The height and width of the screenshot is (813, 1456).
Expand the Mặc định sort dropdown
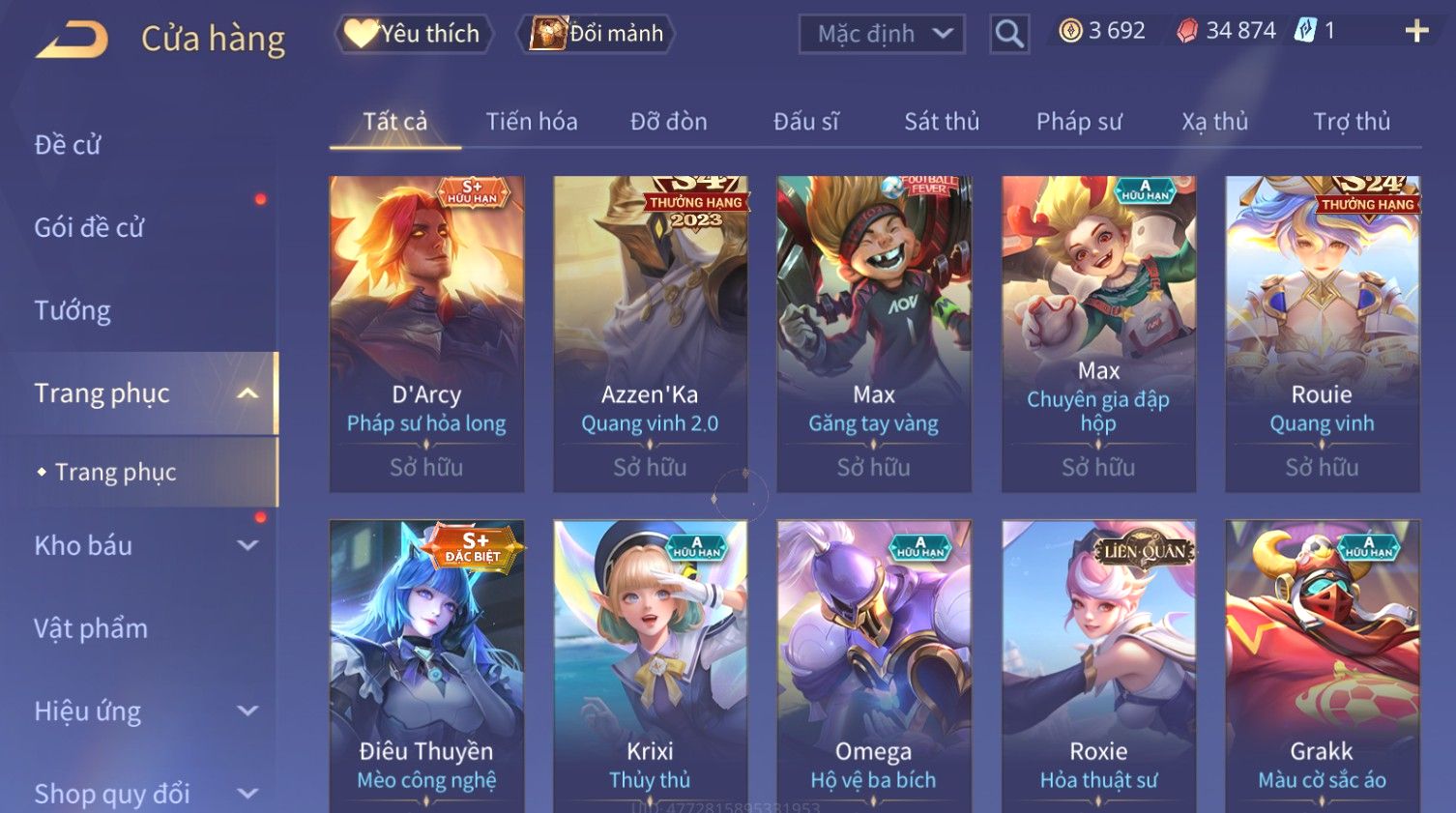point(882,34)
